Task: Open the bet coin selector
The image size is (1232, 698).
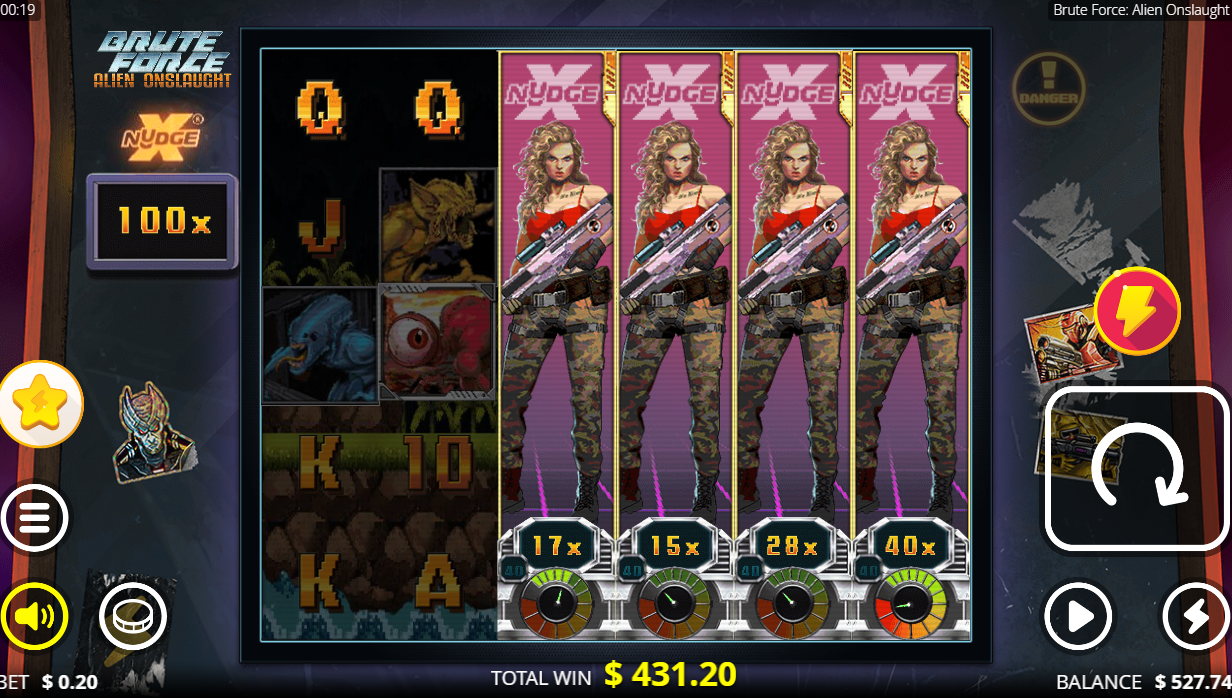Action: (132, 615)
